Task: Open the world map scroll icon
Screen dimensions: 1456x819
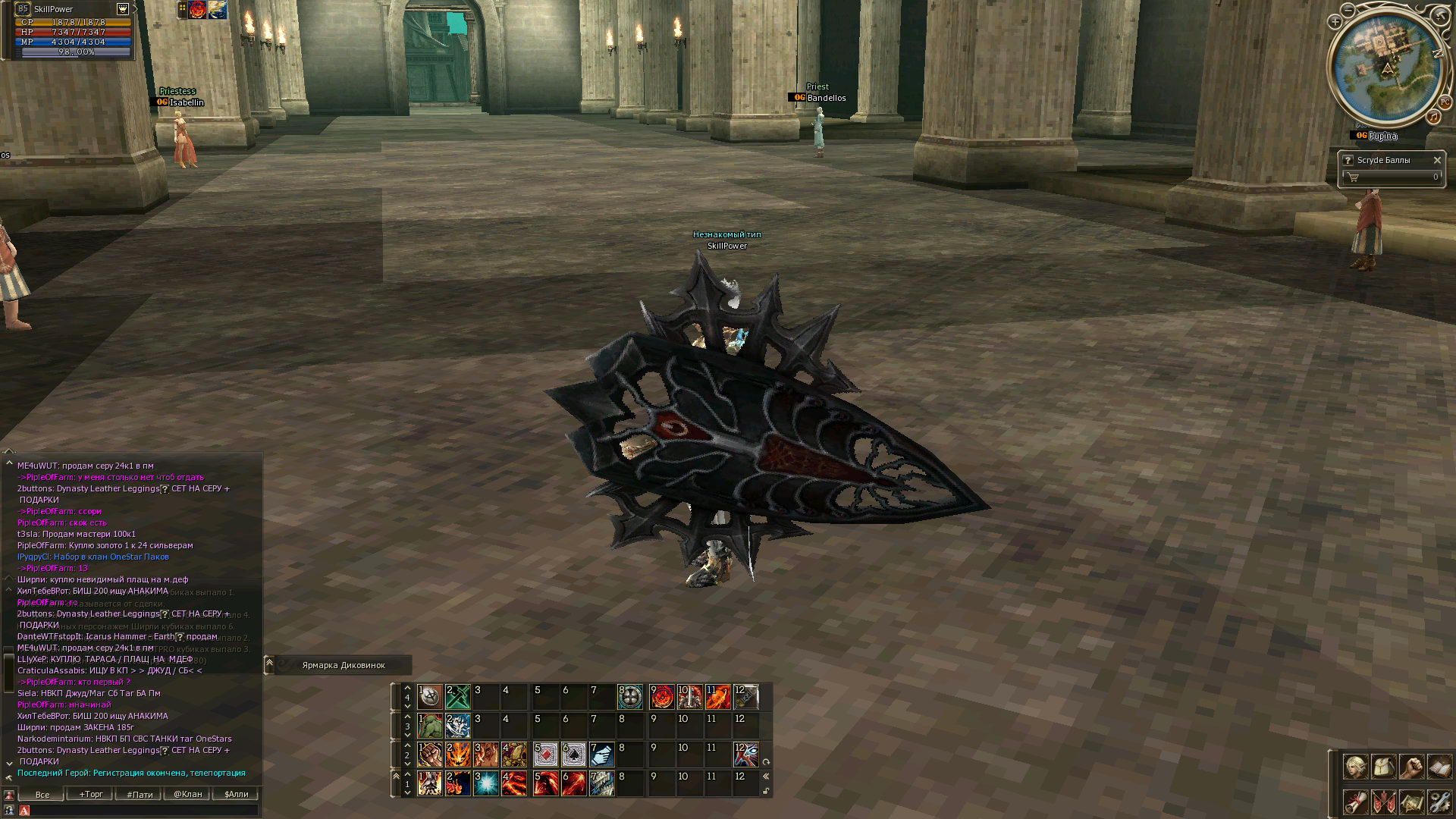Action: coord(1411,802)
